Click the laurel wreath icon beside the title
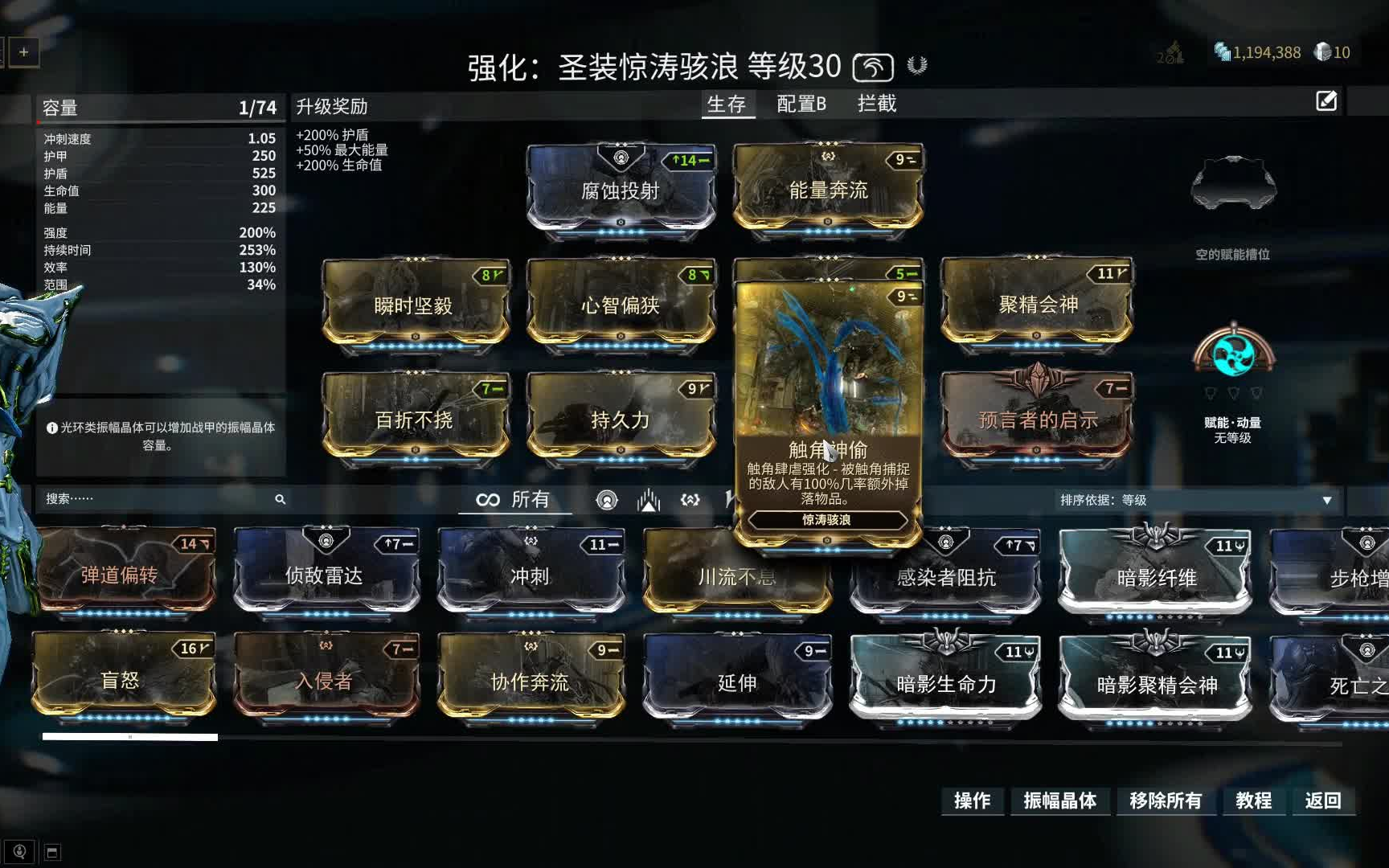This screenshot has height=868, width=1389. (x=915, y=68)
